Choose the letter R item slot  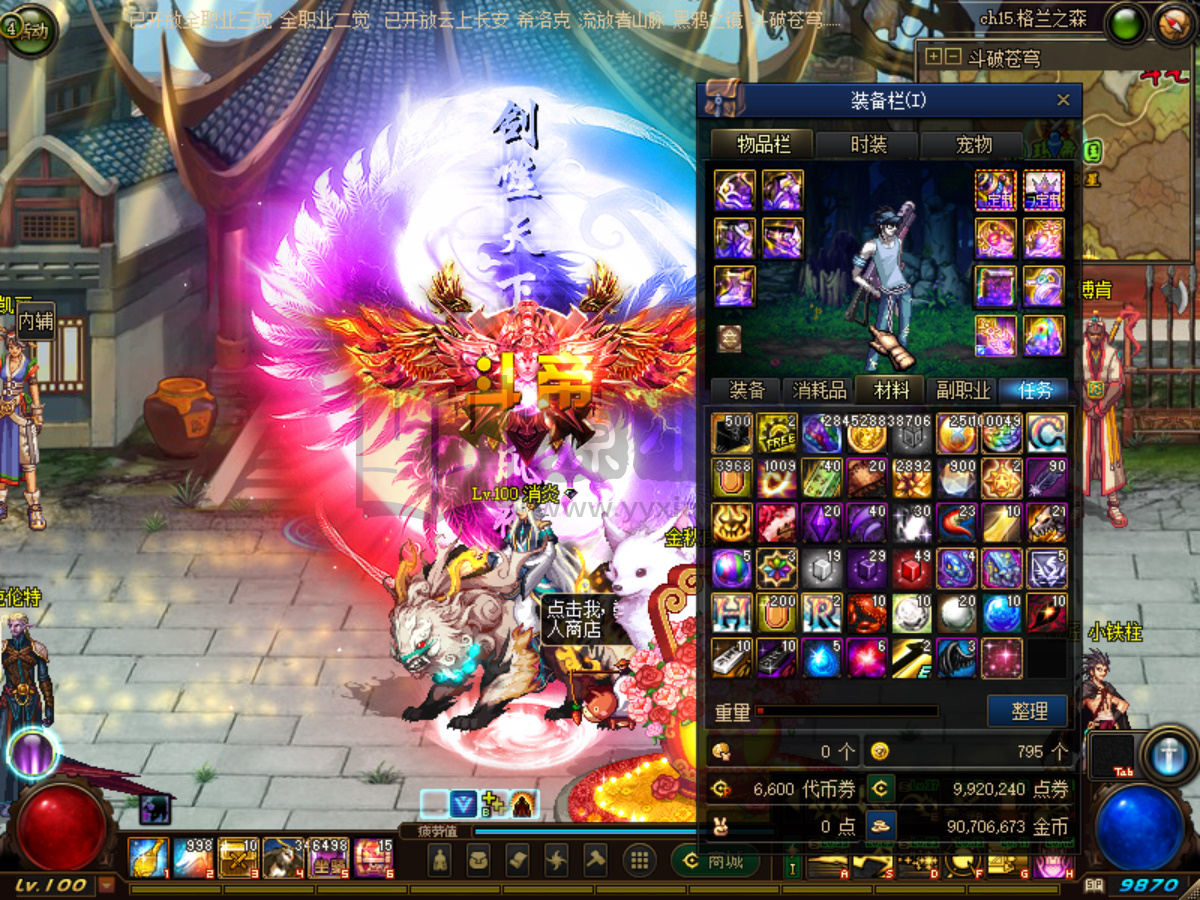coord(821,613)
